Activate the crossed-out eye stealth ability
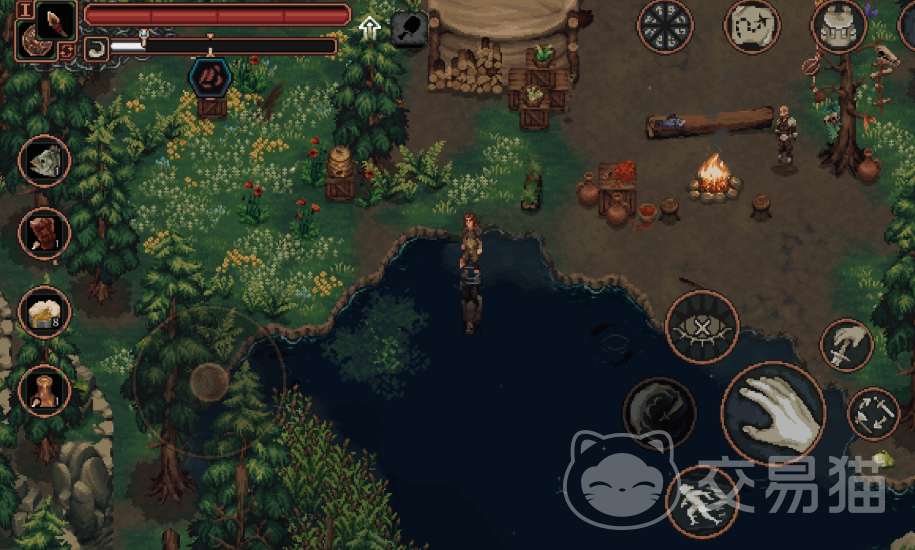The height and width of the screenshot is (550, 915). [x=702, y=327]
